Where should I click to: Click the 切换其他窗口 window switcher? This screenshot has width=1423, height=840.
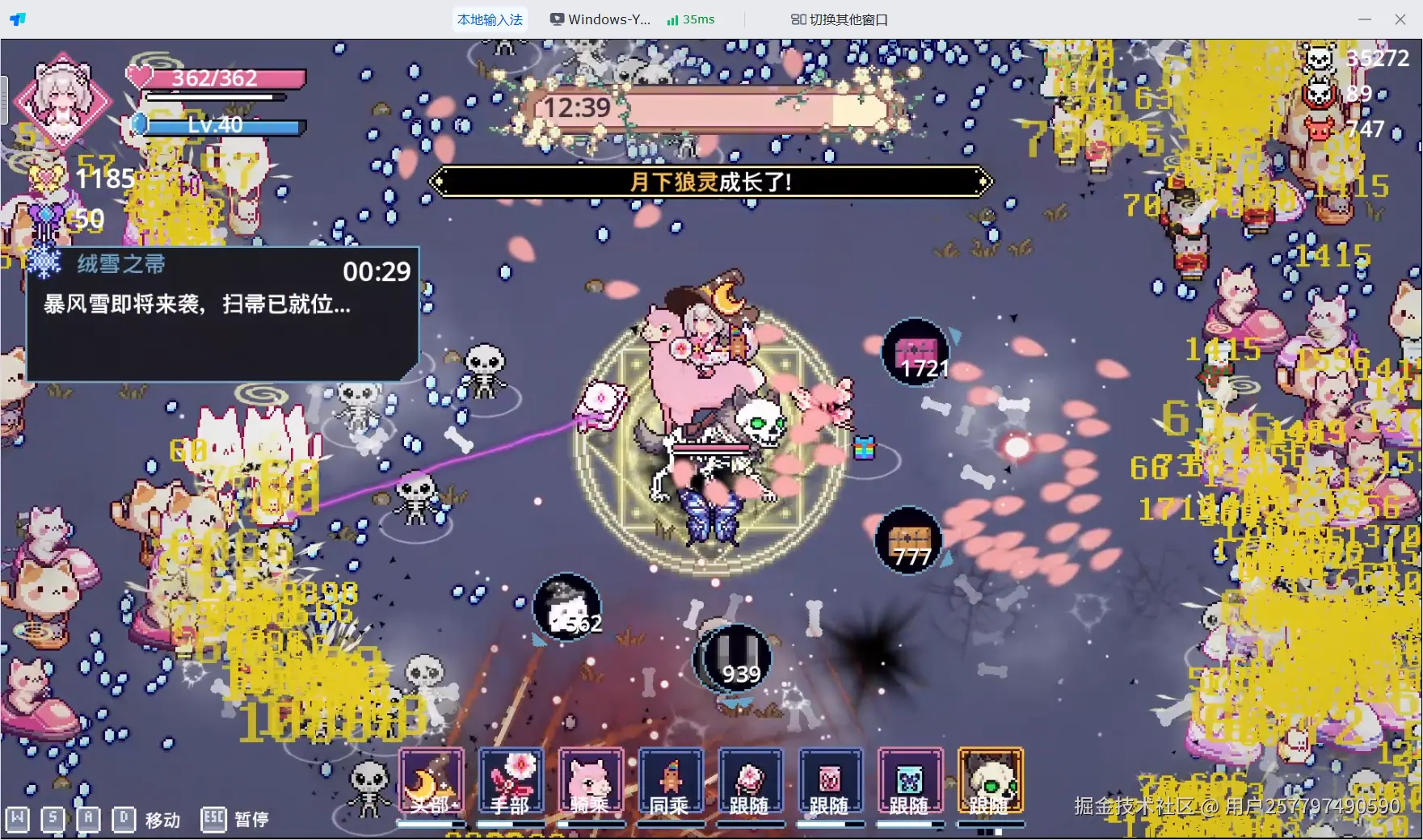click(x=839, y=19)
